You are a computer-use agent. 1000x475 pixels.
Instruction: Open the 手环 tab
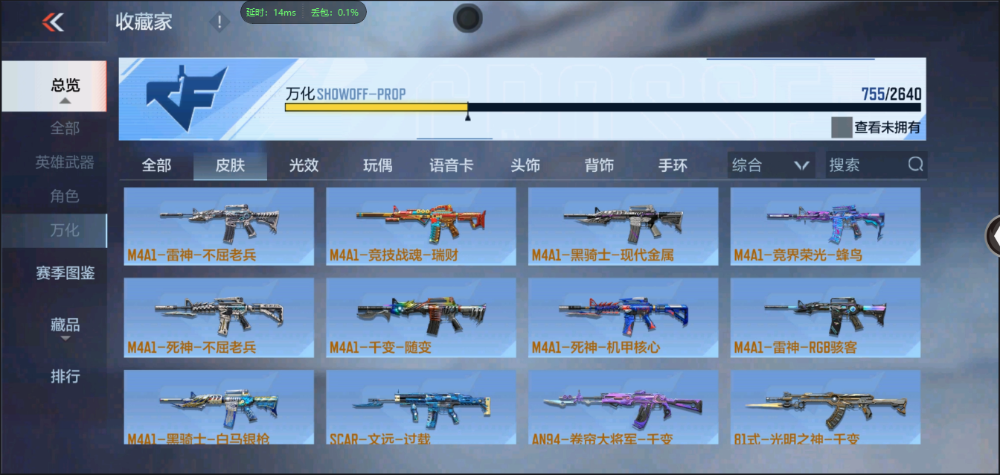(x=673, y=165)
